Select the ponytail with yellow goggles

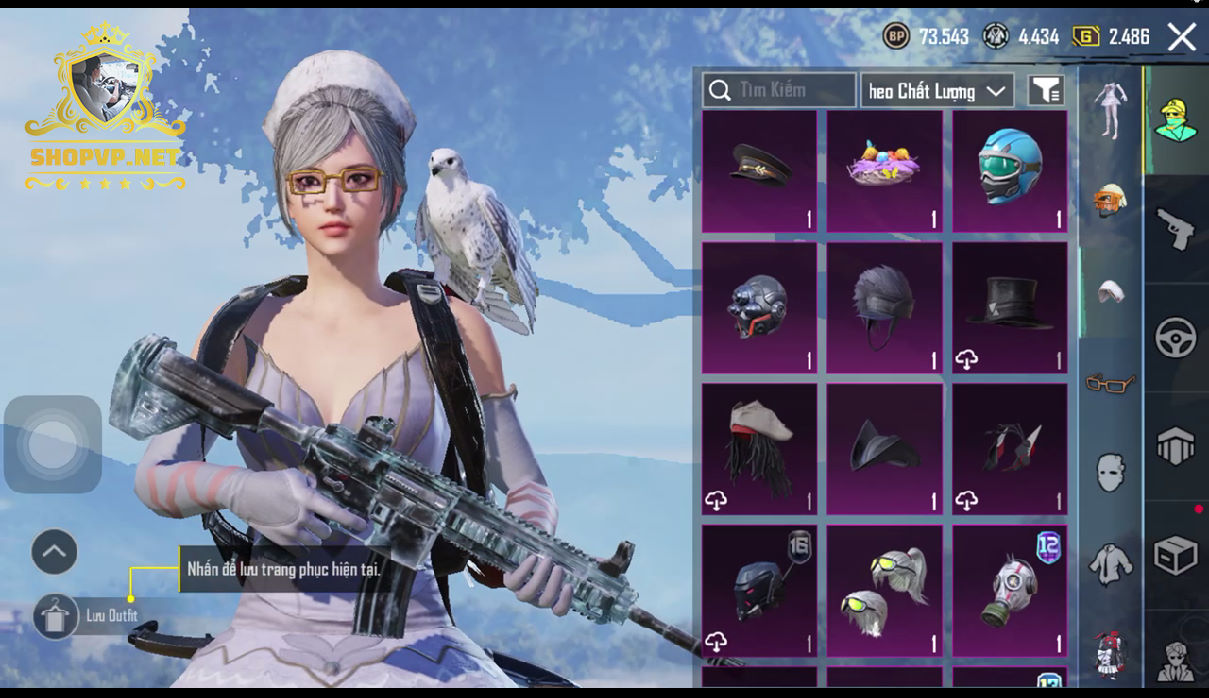point(885,591)
